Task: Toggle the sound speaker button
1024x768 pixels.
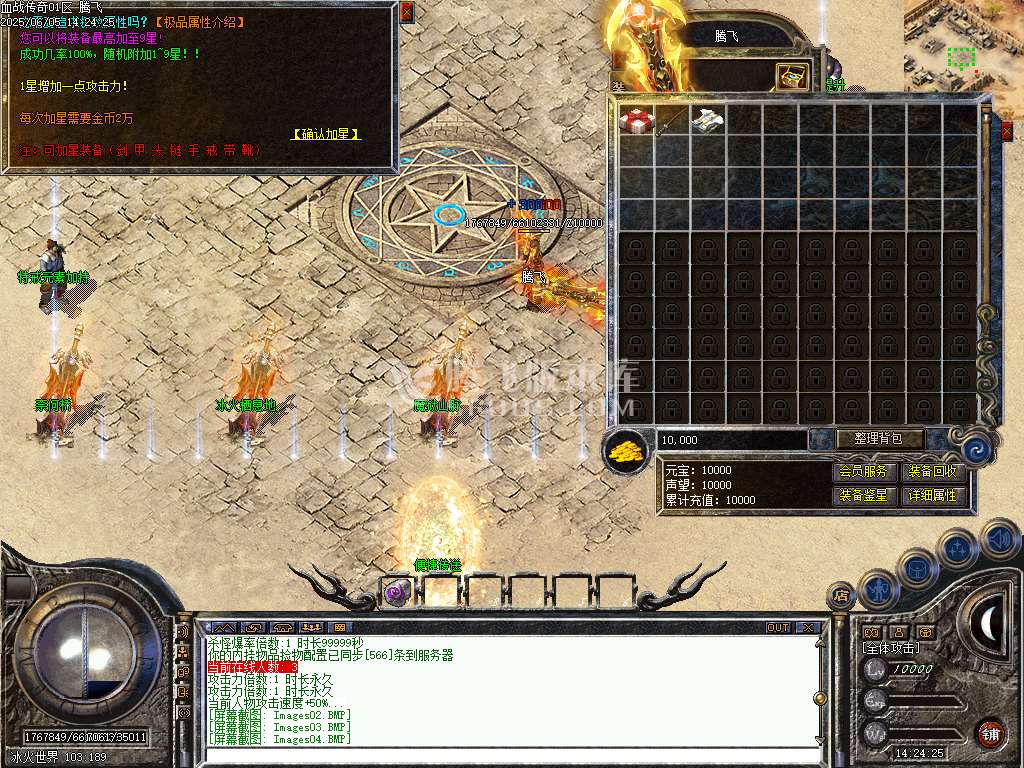Action: point(999,539)
